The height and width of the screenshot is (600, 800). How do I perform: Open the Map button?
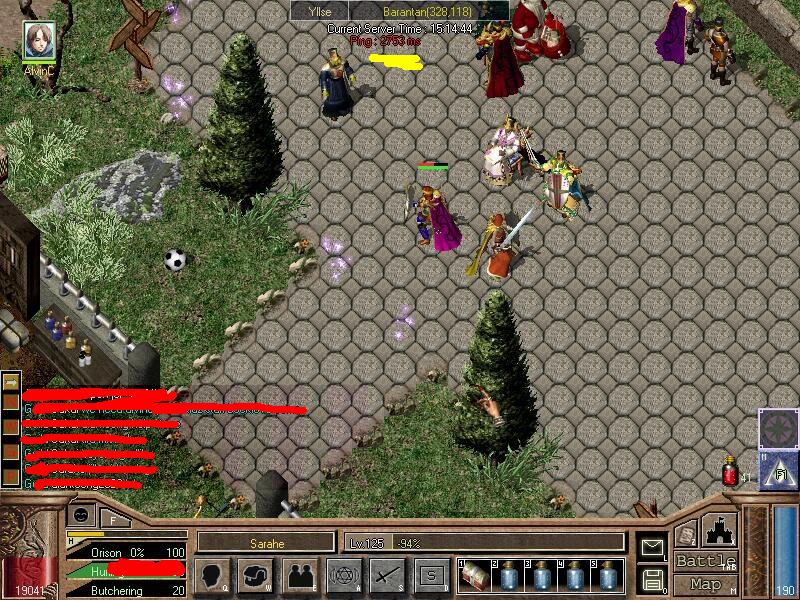coord(706,584)
